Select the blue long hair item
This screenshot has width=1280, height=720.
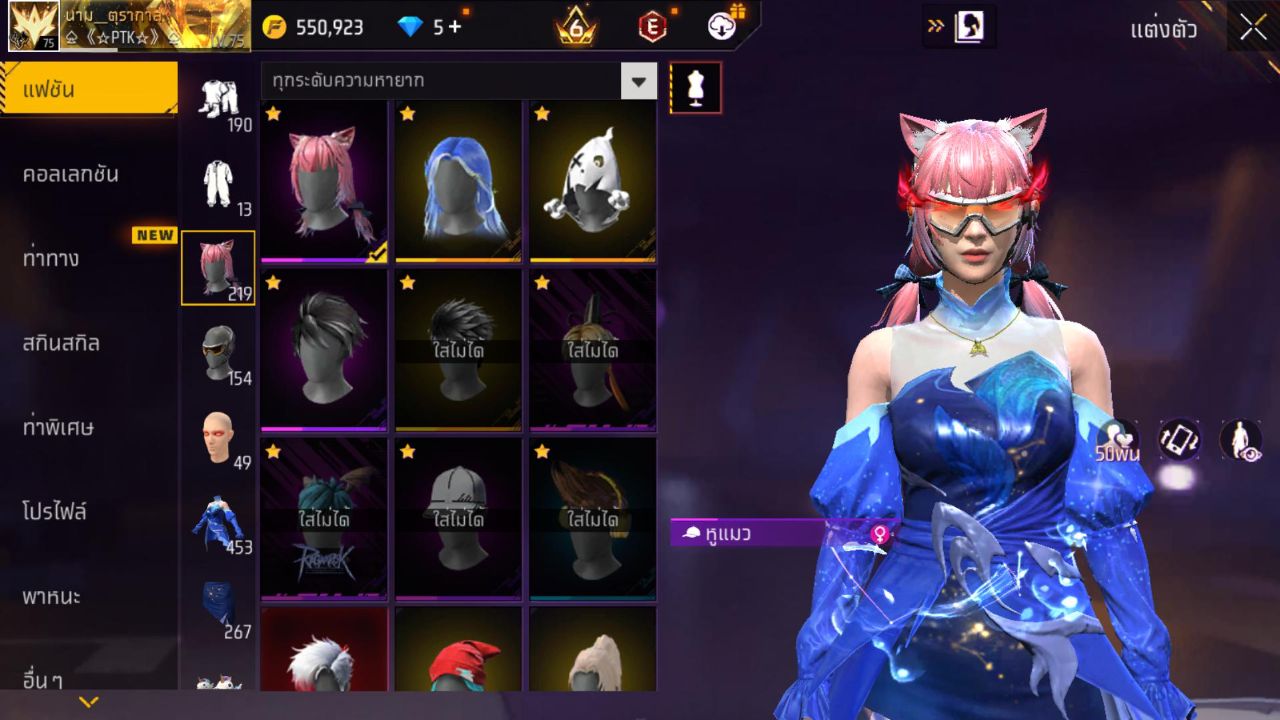(458, 181)
